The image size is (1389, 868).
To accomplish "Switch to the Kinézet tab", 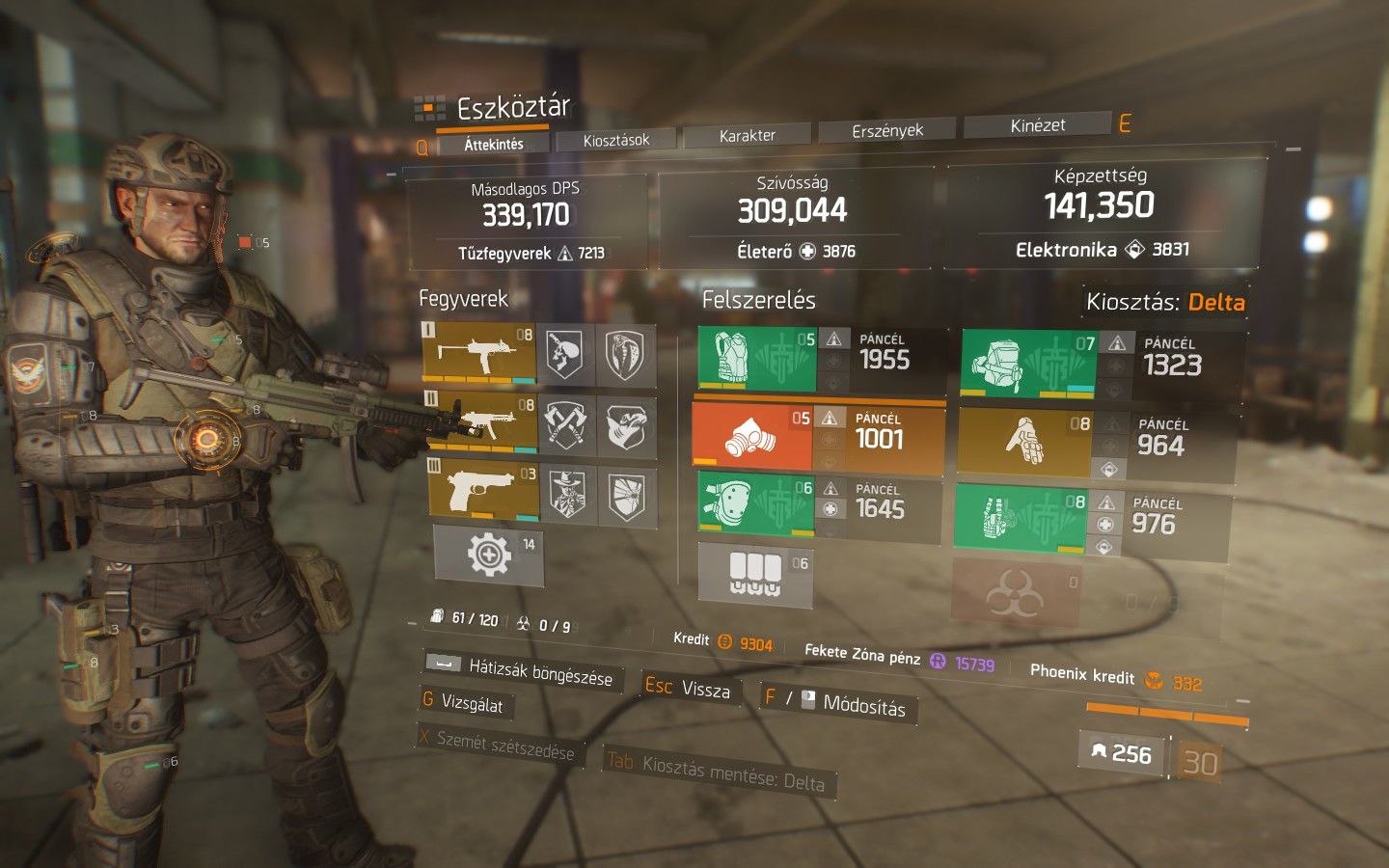I will coord(1038,125).
